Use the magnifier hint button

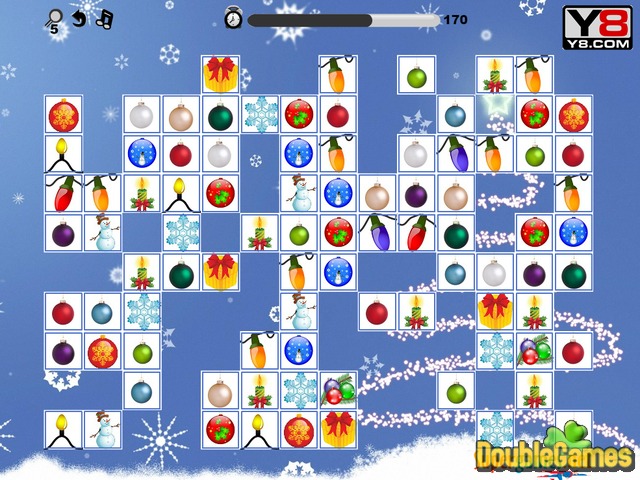[x=55, y=17]
